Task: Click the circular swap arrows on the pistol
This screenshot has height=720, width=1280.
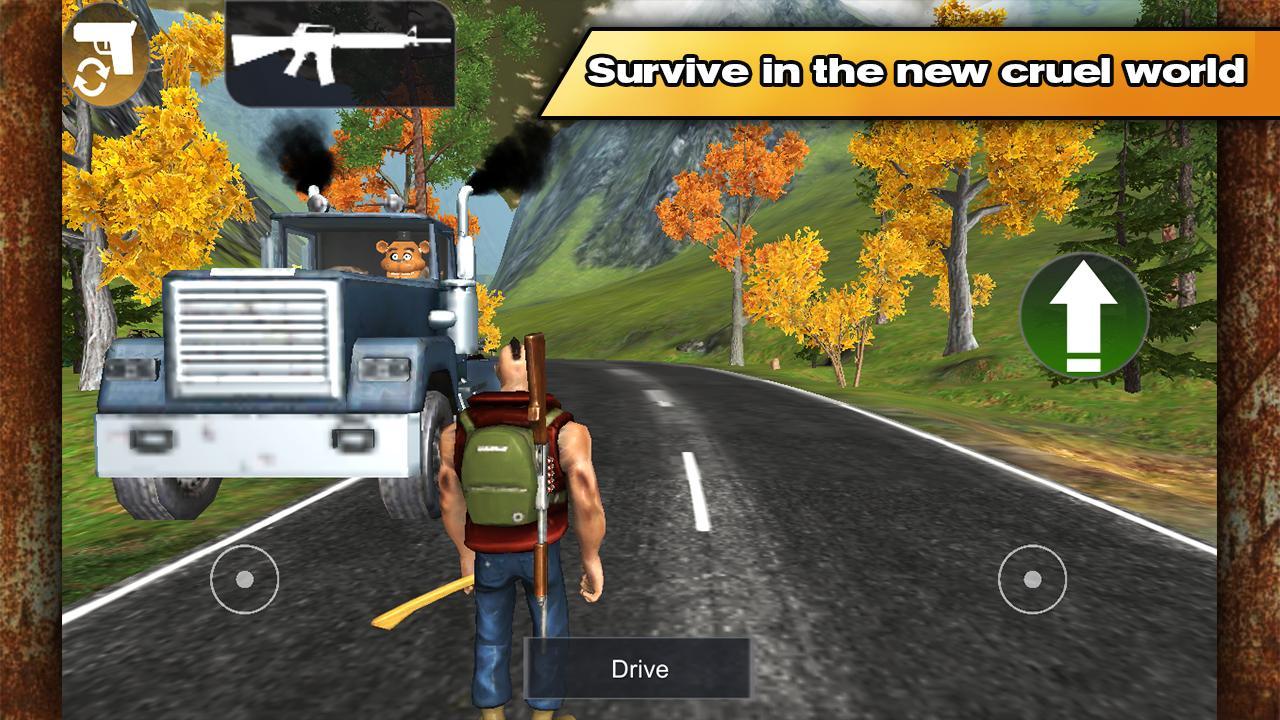Action: (x=90, y=75)
